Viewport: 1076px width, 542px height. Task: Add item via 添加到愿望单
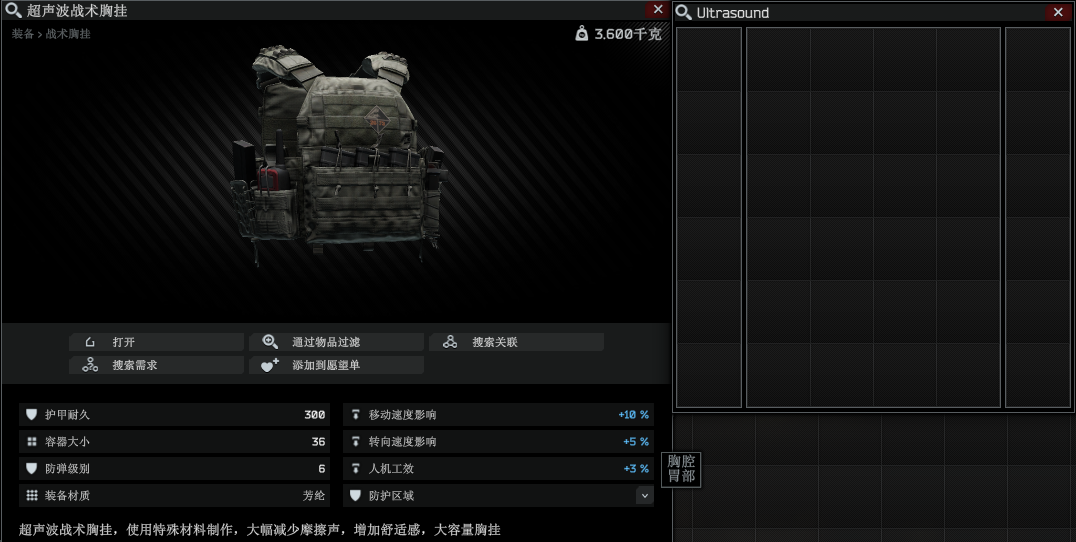336,365
